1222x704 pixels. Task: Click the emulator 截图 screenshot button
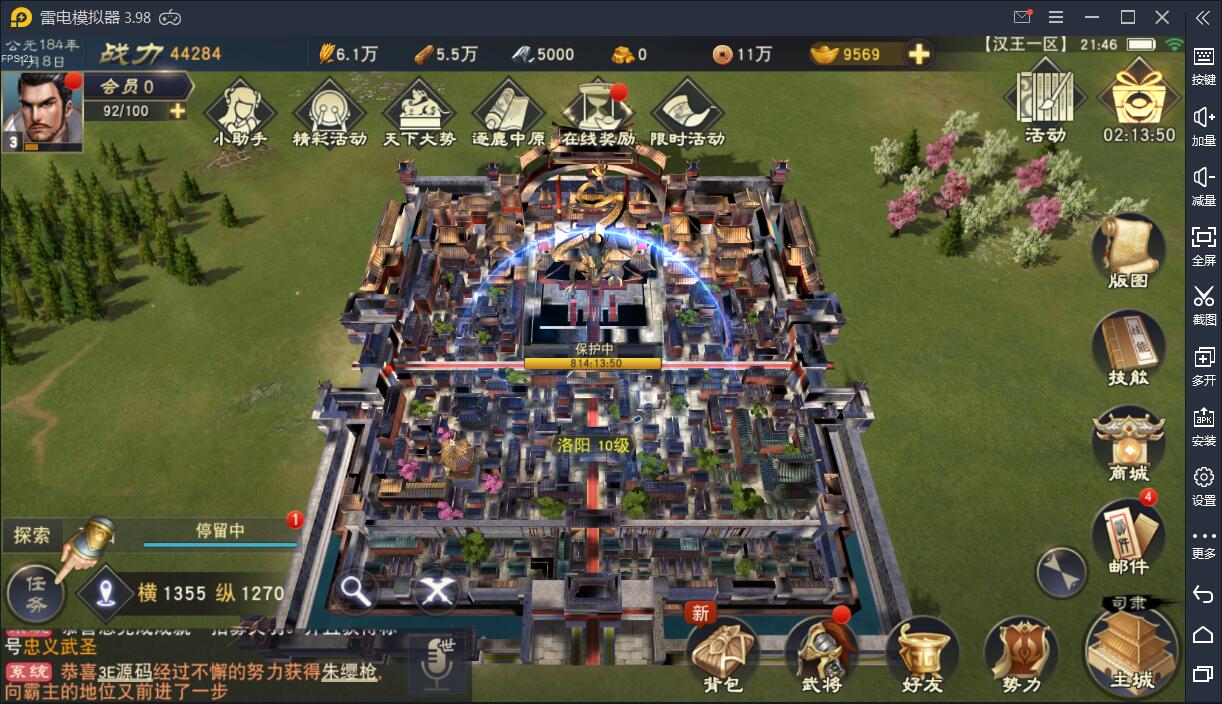1204,303
